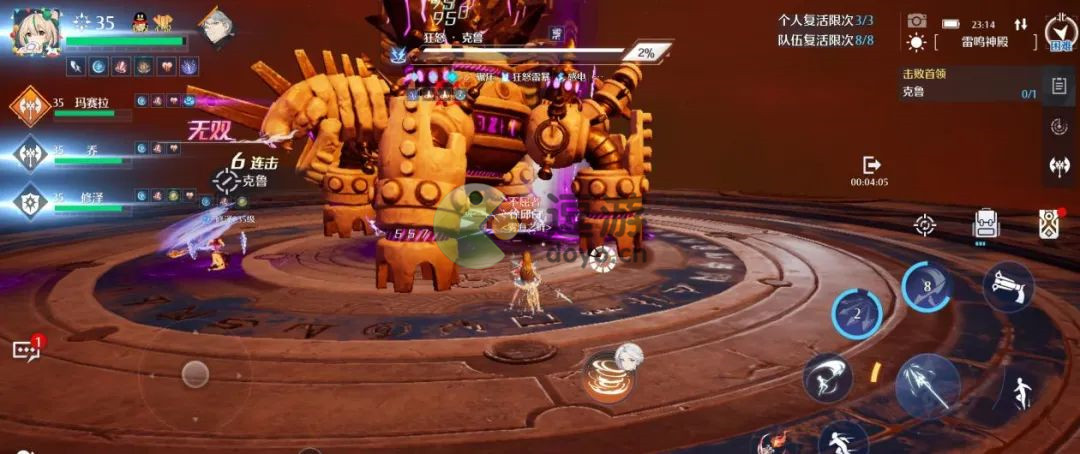Screen dimensions: 1080x454
Task: Open the backpack inventory
Action: [x=986, y=224]
